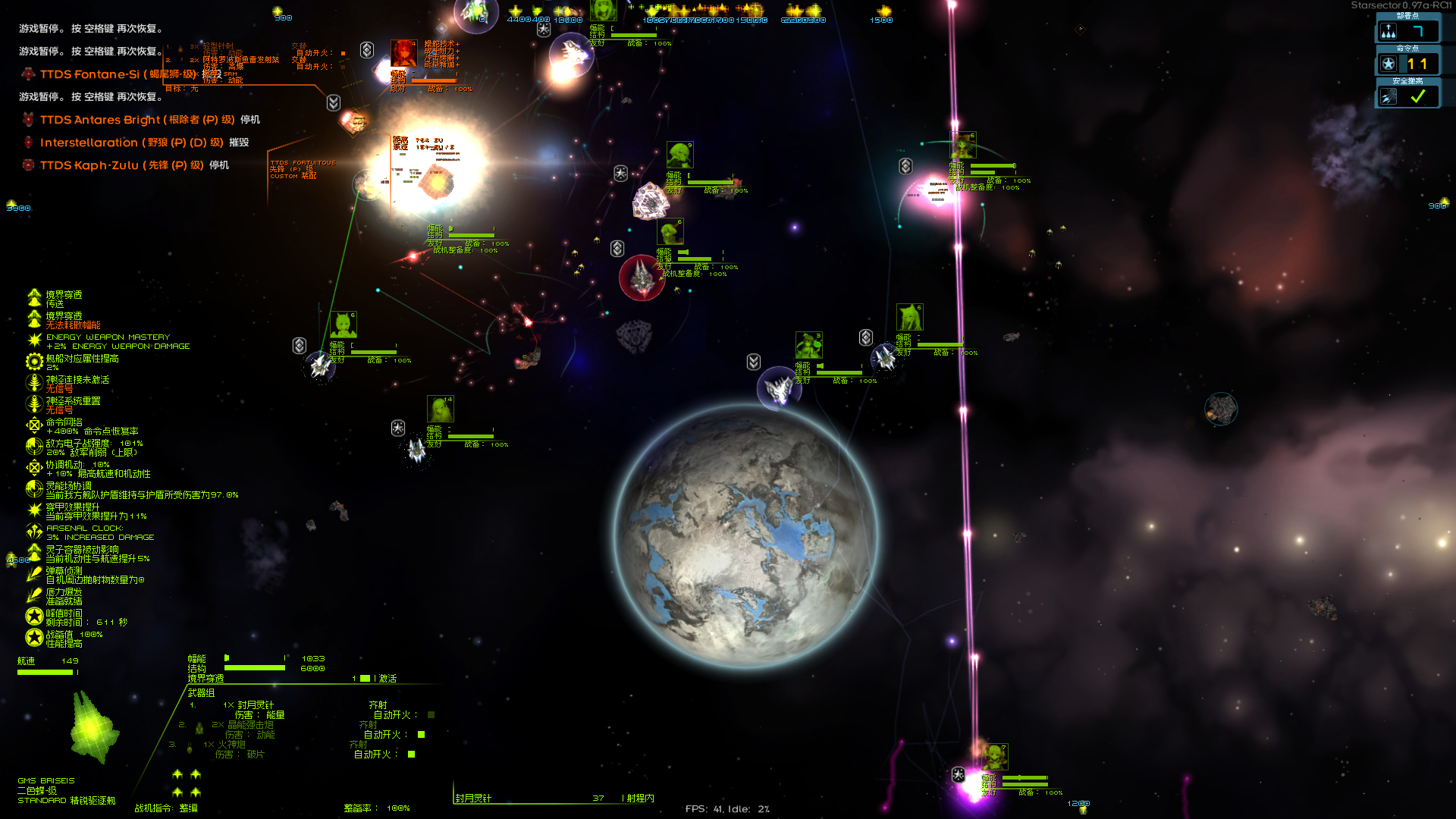
Task: Switch to weapon group 3 火神炮
Action: (x=231, y=745)
